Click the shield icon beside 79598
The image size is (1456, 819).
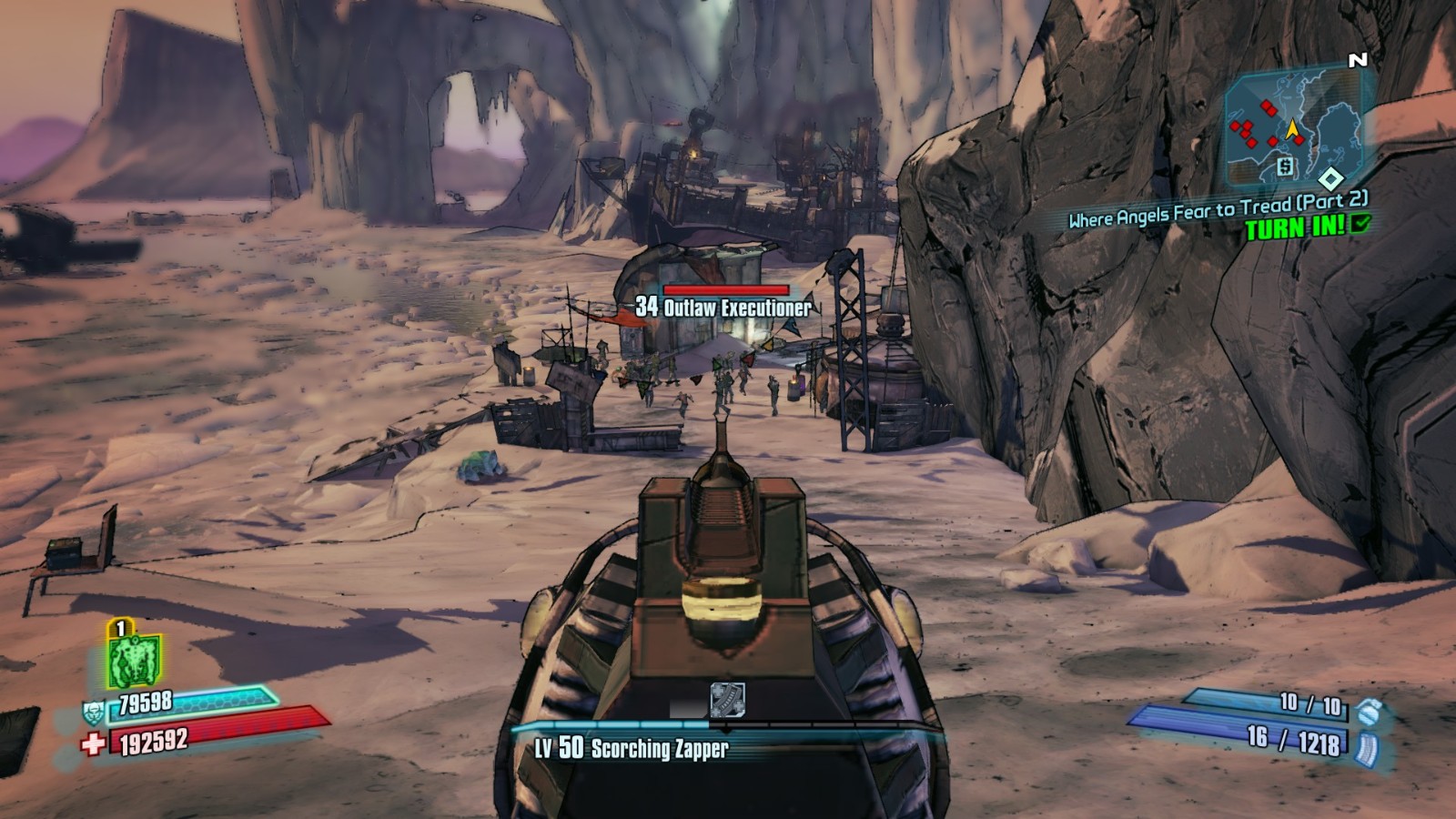[94, 711]
